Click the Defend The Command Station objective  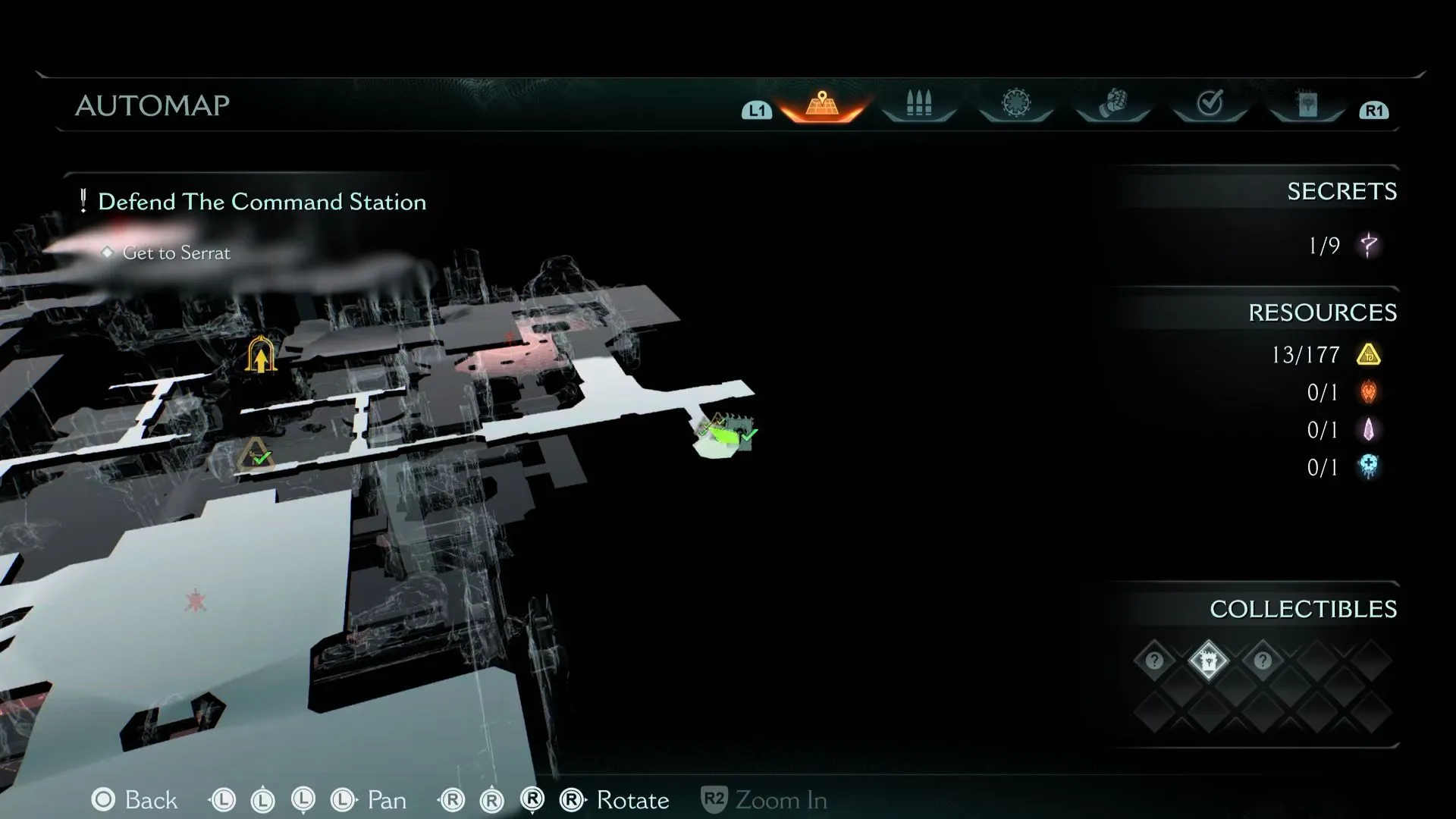point(262,202)
